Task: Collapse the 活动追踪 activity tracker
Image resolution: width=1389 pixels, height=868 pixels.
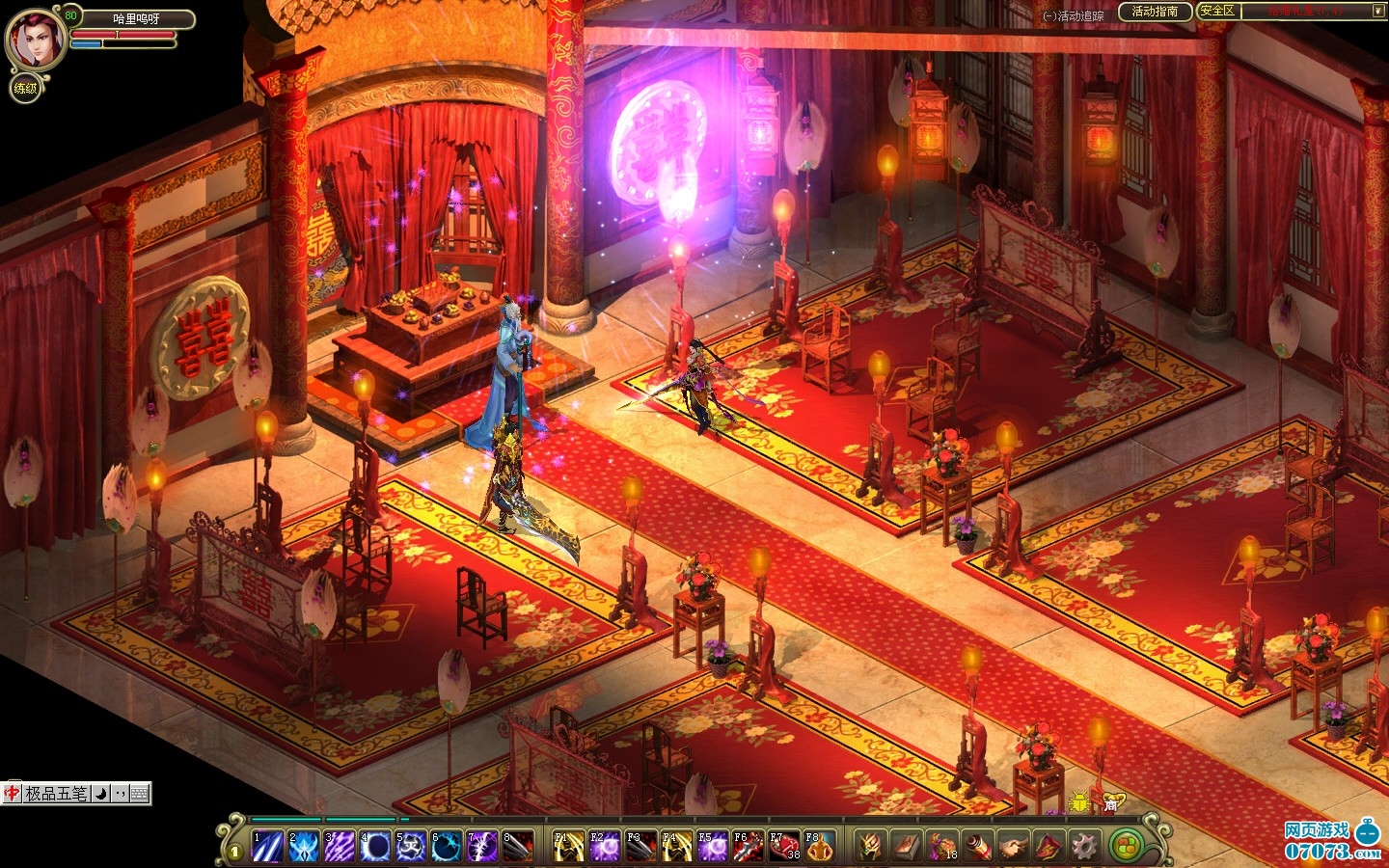Action: point(1049,16)
